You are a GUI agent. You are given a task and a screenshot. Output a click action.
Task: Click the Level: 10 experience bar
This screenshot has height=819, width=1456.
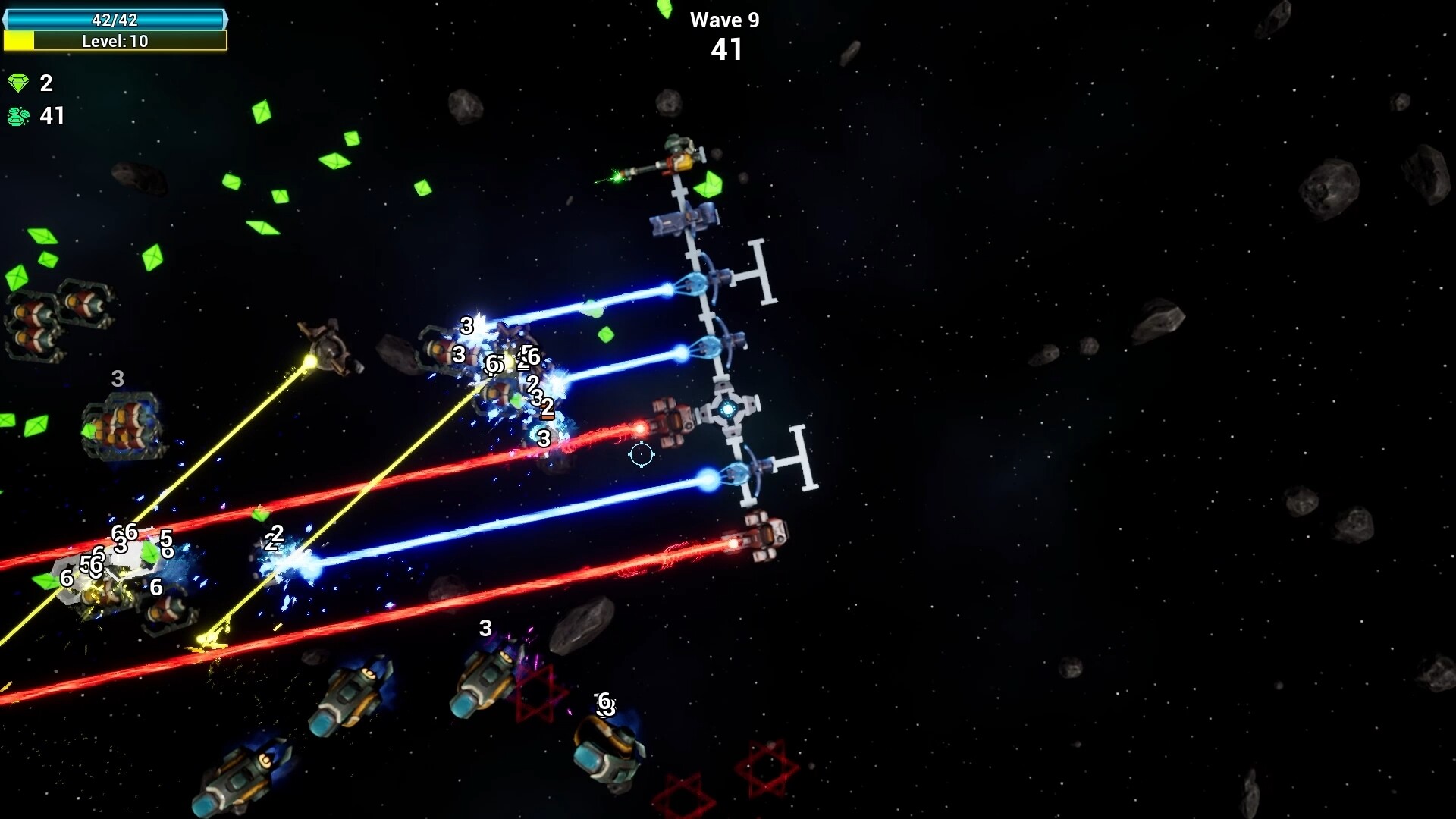point(115,42)
